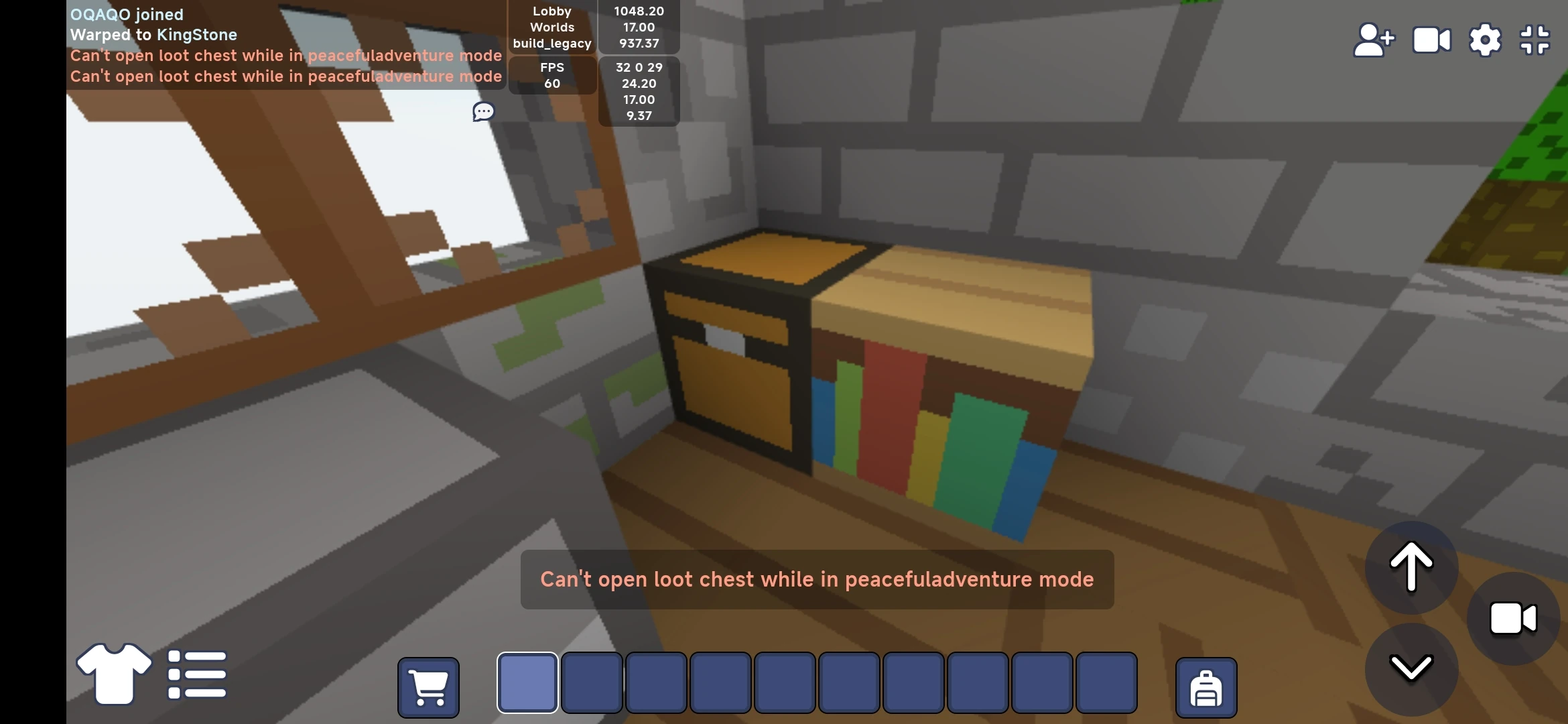
Task: Open the settings gear
Action: 1486,40
